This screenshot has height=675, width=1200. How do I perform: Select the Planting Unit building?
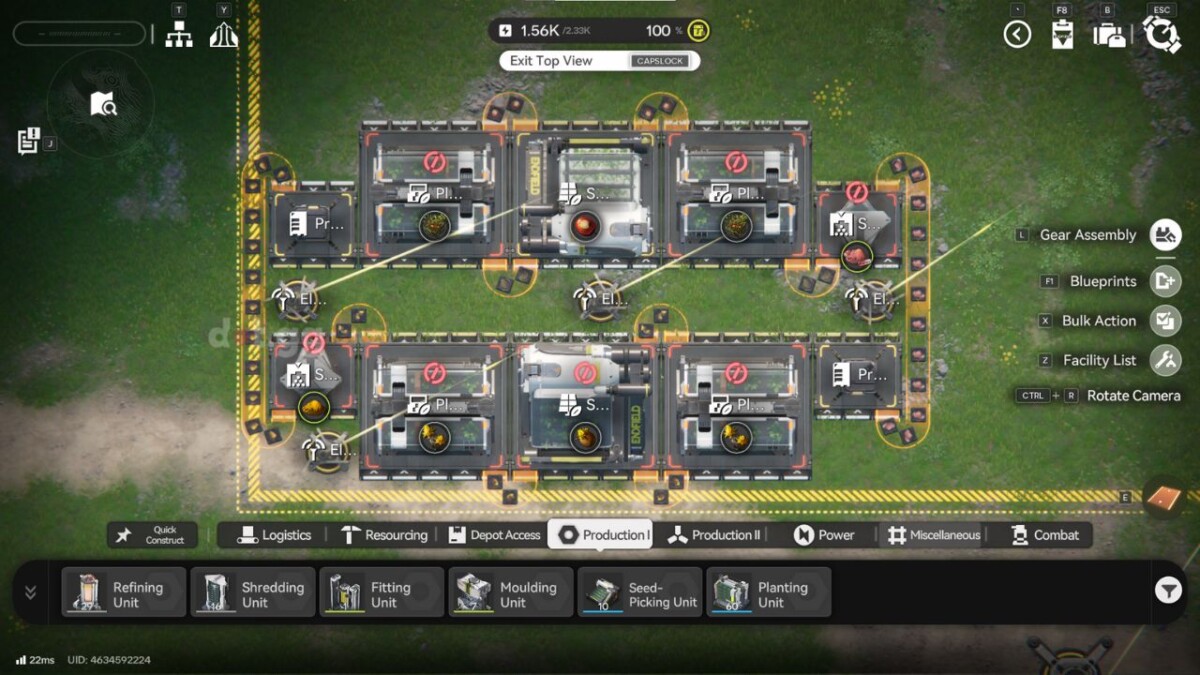[x=769, y=593]
